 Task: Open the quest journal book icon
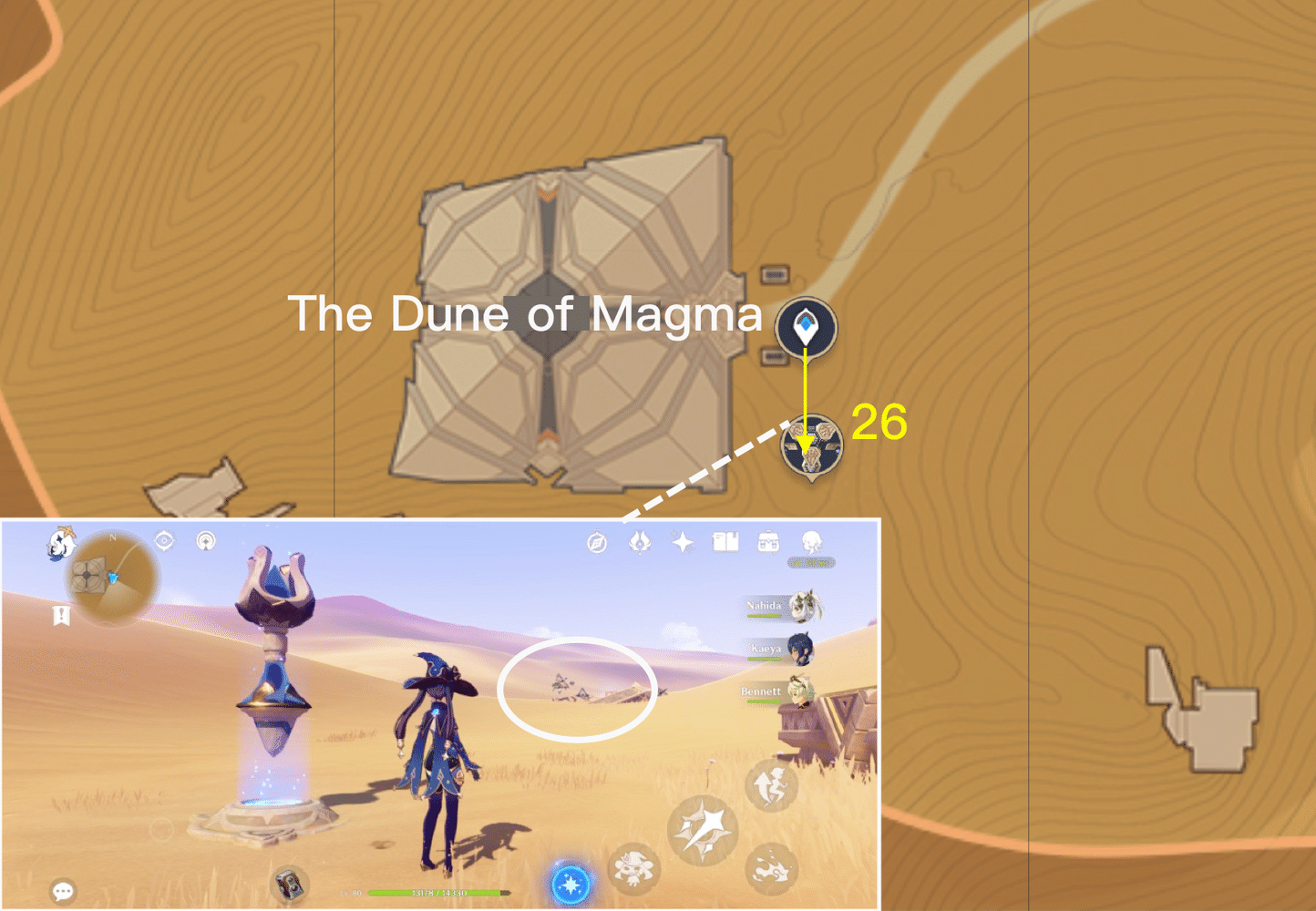pyautogui.click(x=726, y=542)
